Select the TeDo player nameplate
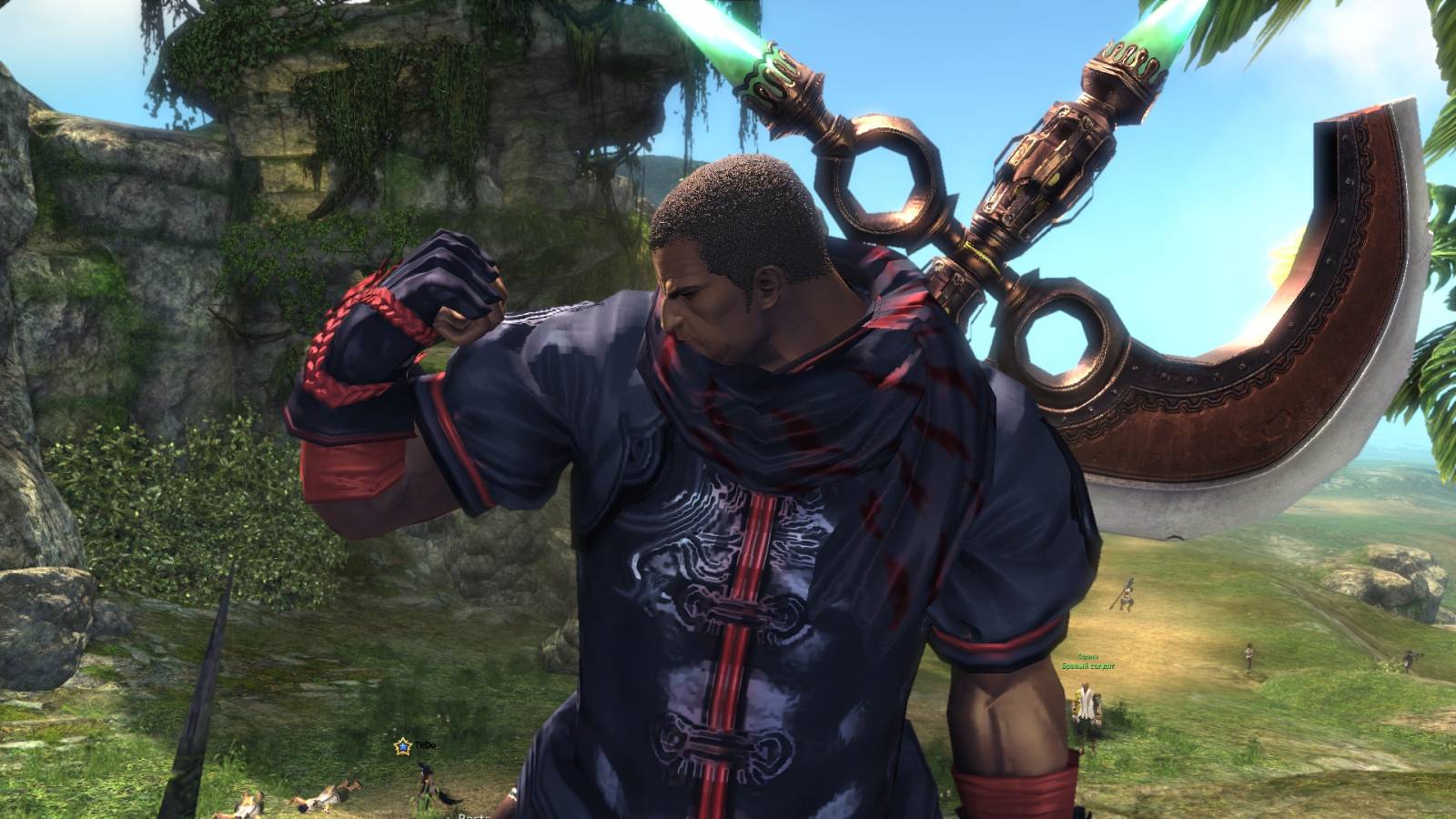Screen dimensions: 1456x819 pos(425,745)
